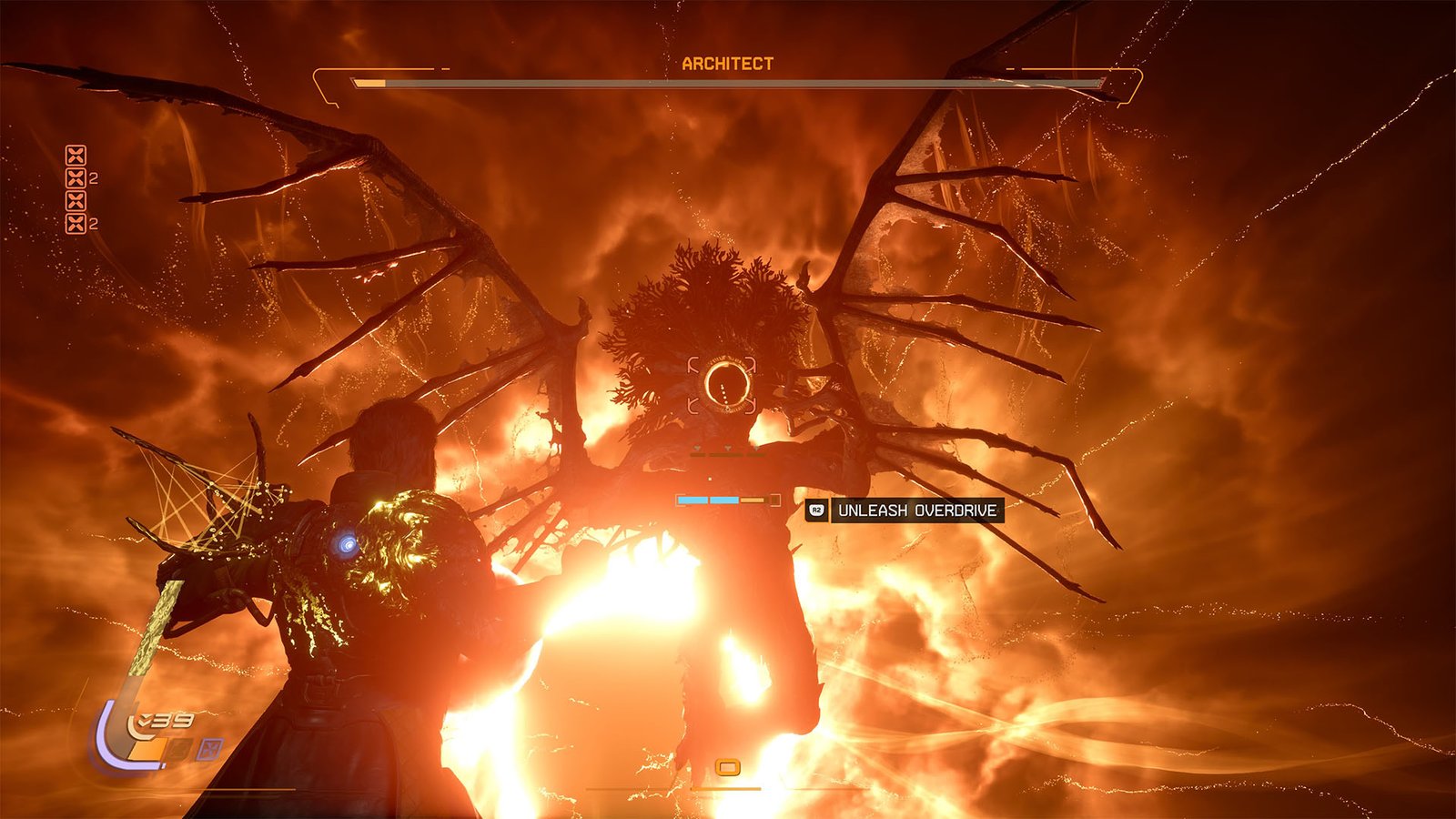Select the topmost consumable slot icon

click(76, 156)
